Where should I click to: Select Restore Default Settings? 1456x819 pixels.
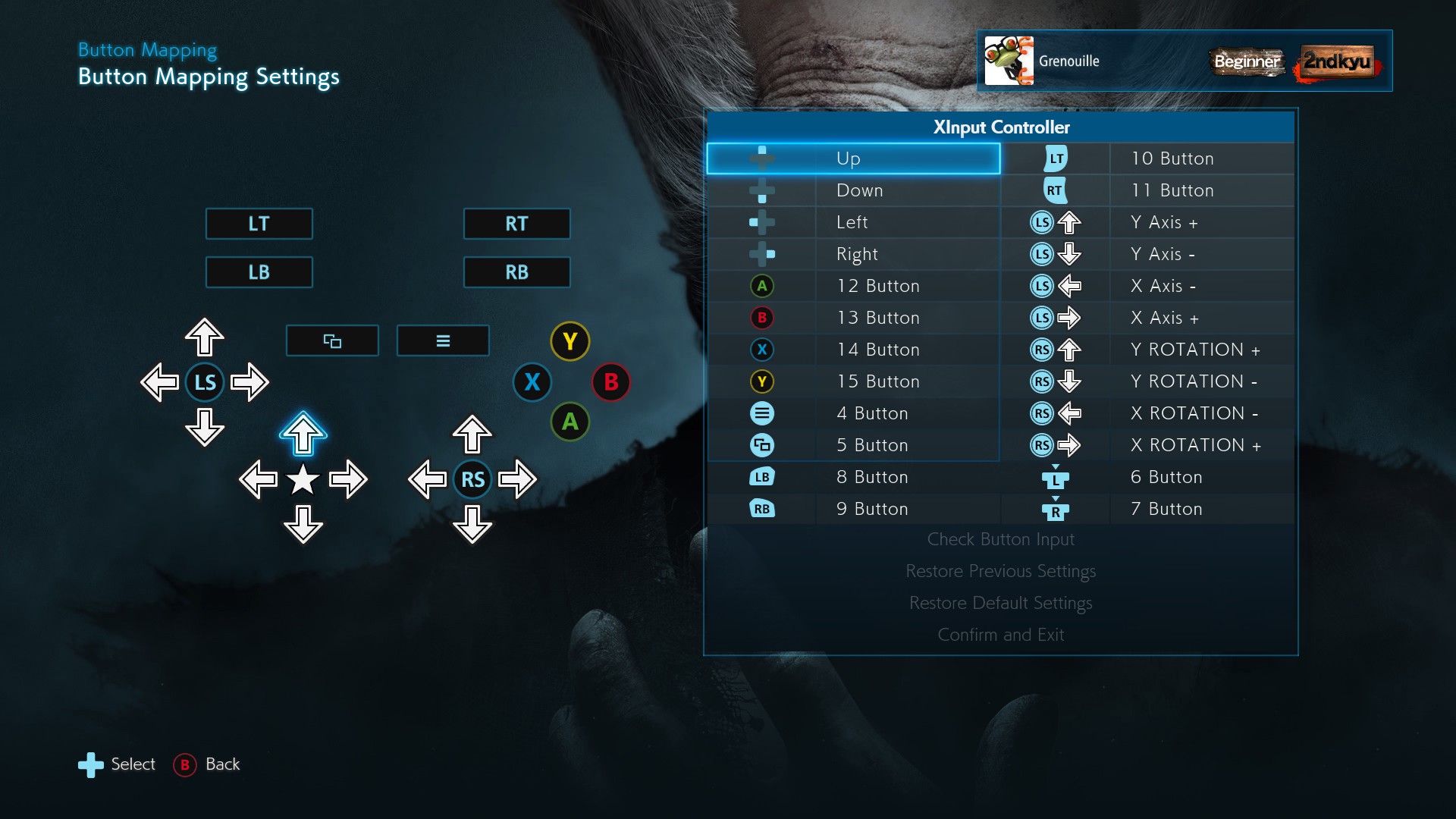(x=1001, y=603)
